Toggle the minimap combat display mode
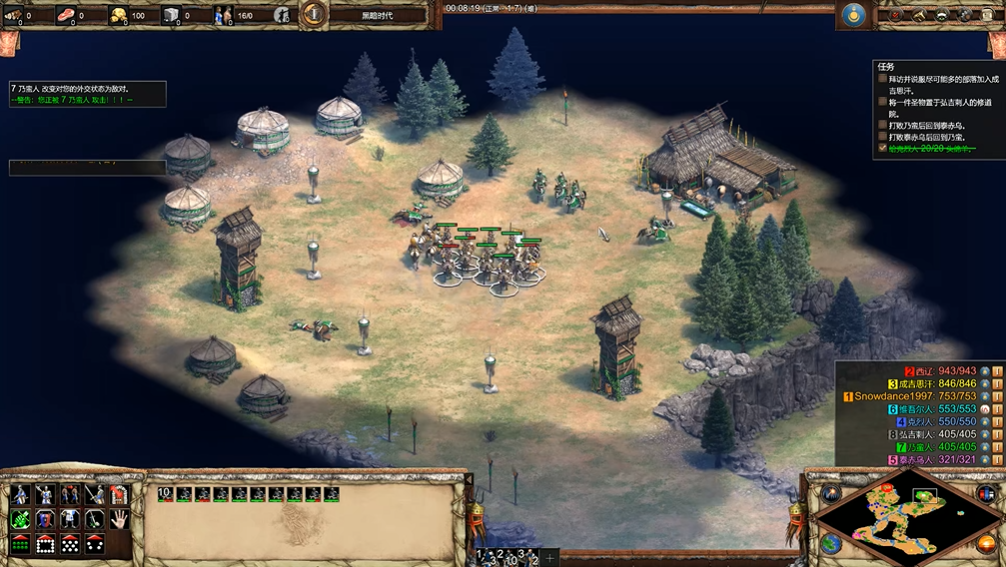The image size is (1006, 567). (987, 494)
